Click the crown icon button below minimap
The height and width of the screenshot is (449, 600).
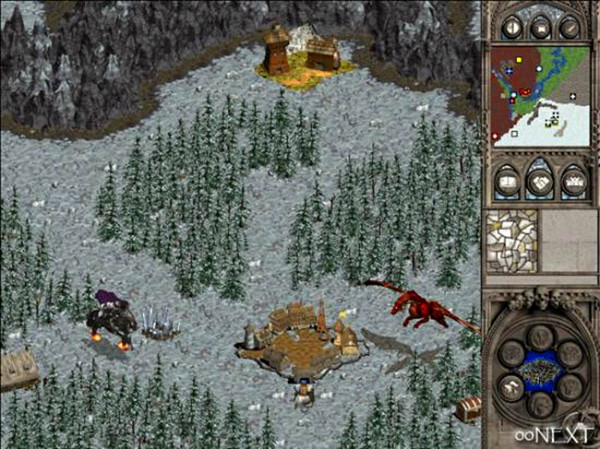pos(572,182)
